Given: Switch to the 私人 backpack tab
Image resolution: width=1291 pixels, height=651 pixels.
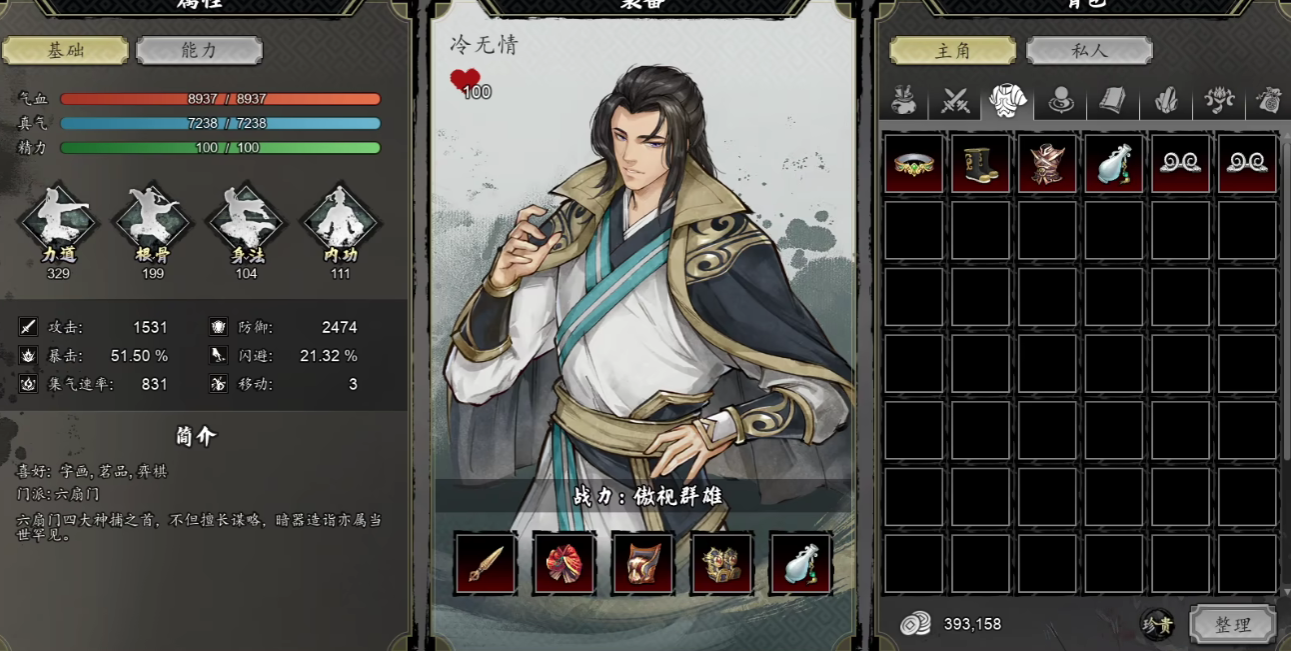Looking at the screenshot, I should click(x=1089, y=50).
